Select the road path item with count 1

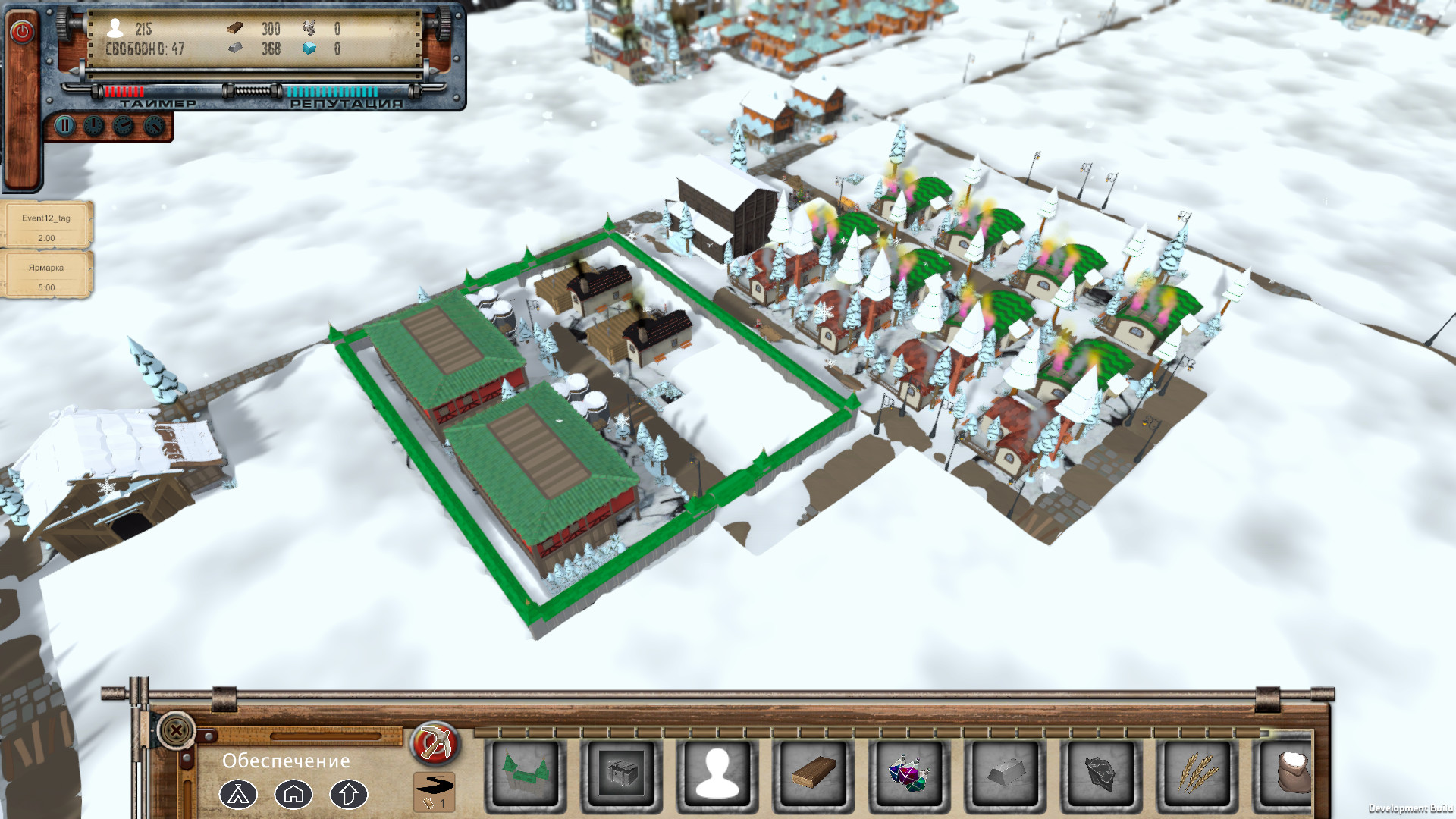point(435,789)
